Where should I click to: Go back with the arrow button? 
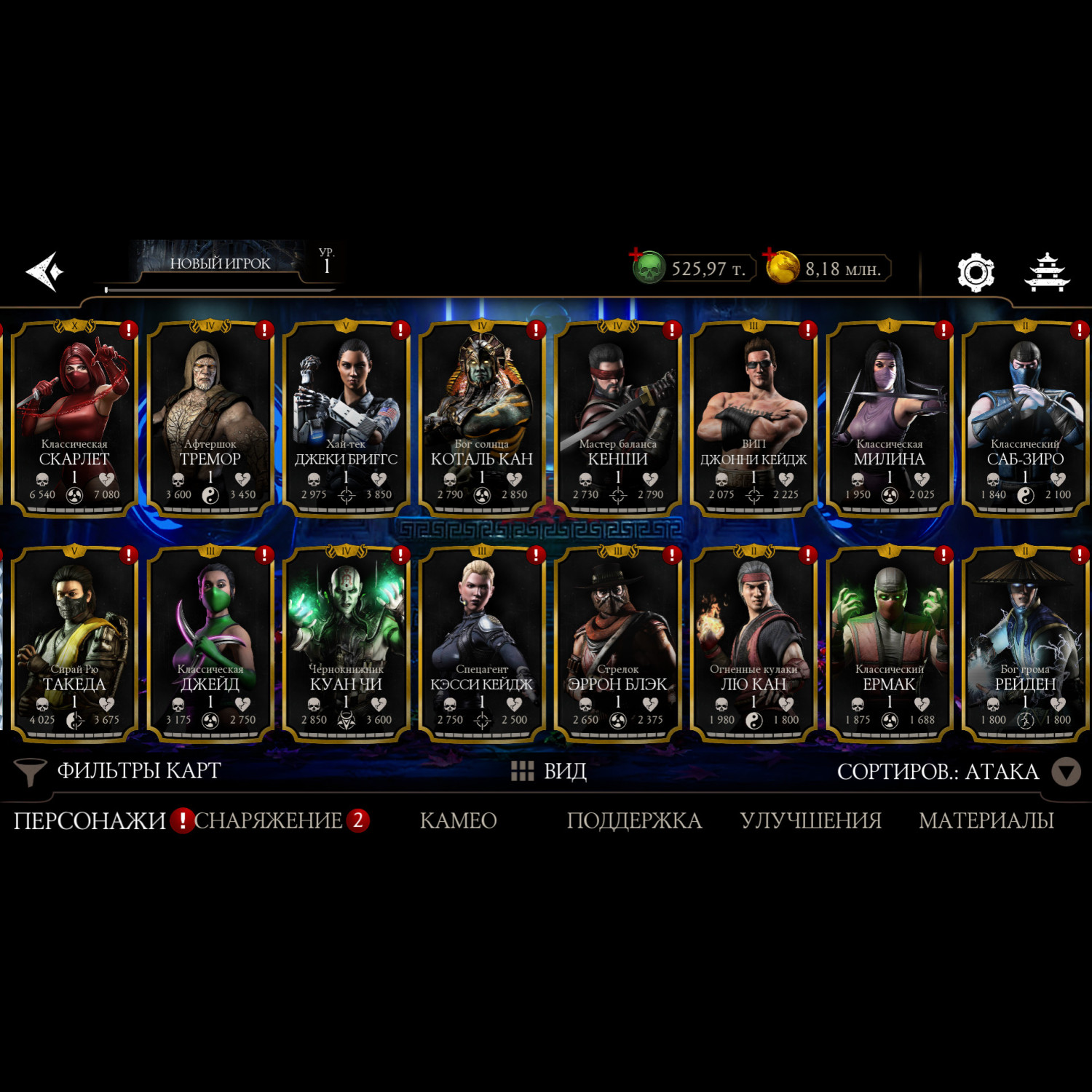tap(45, 272)
